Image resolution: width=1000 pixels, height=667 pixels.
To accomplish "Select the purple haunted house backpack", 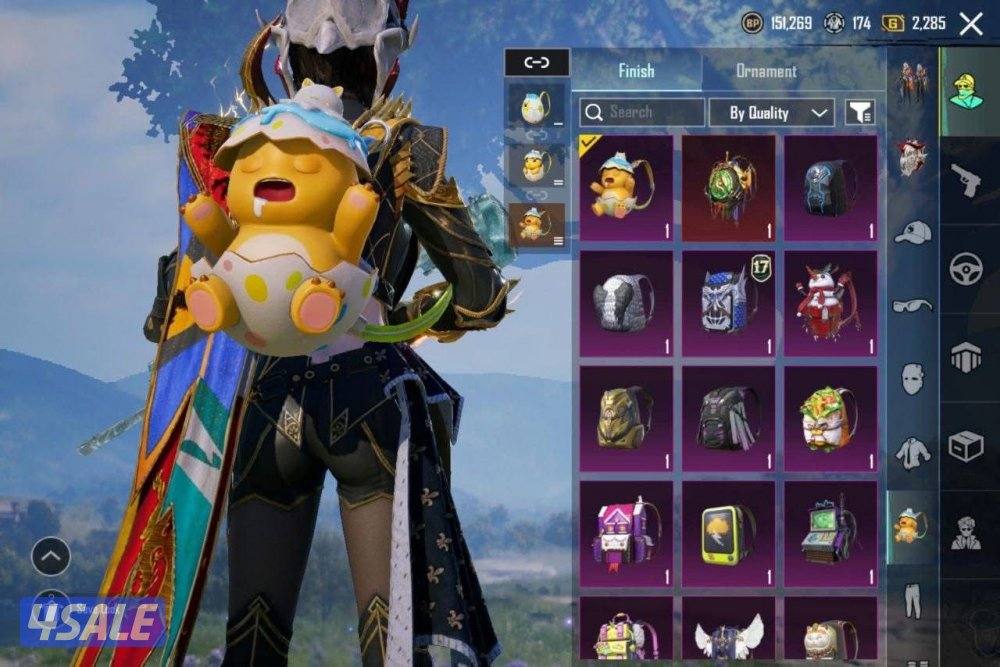I will coord(626,533).
